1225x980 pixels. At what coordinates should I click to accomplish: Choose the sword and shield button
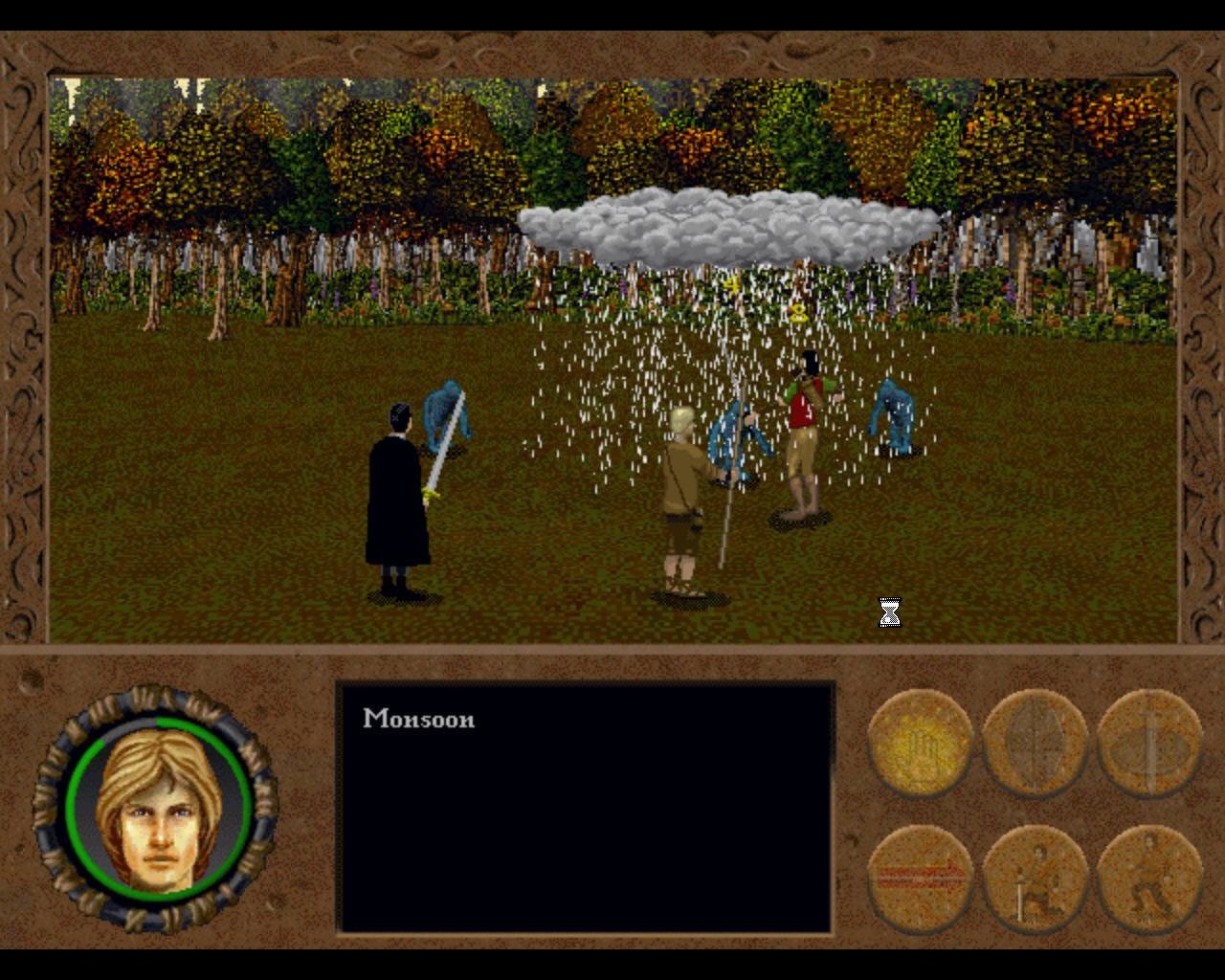(x=1148, y=743)
